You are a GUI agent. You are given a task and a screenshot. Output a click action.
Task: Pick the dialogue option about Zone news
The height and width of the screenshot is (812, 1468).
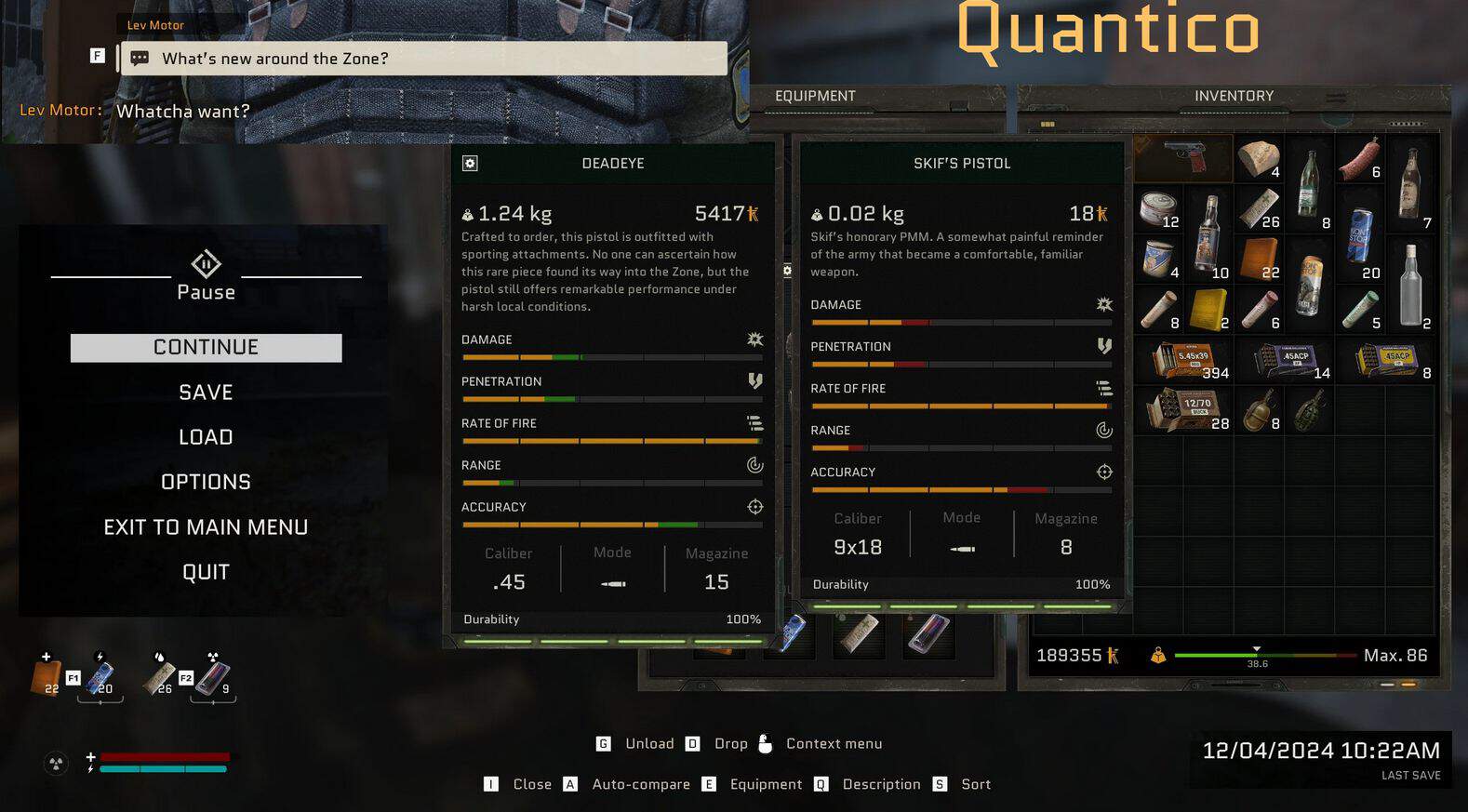pyautogui.click(x=423, y=59)
